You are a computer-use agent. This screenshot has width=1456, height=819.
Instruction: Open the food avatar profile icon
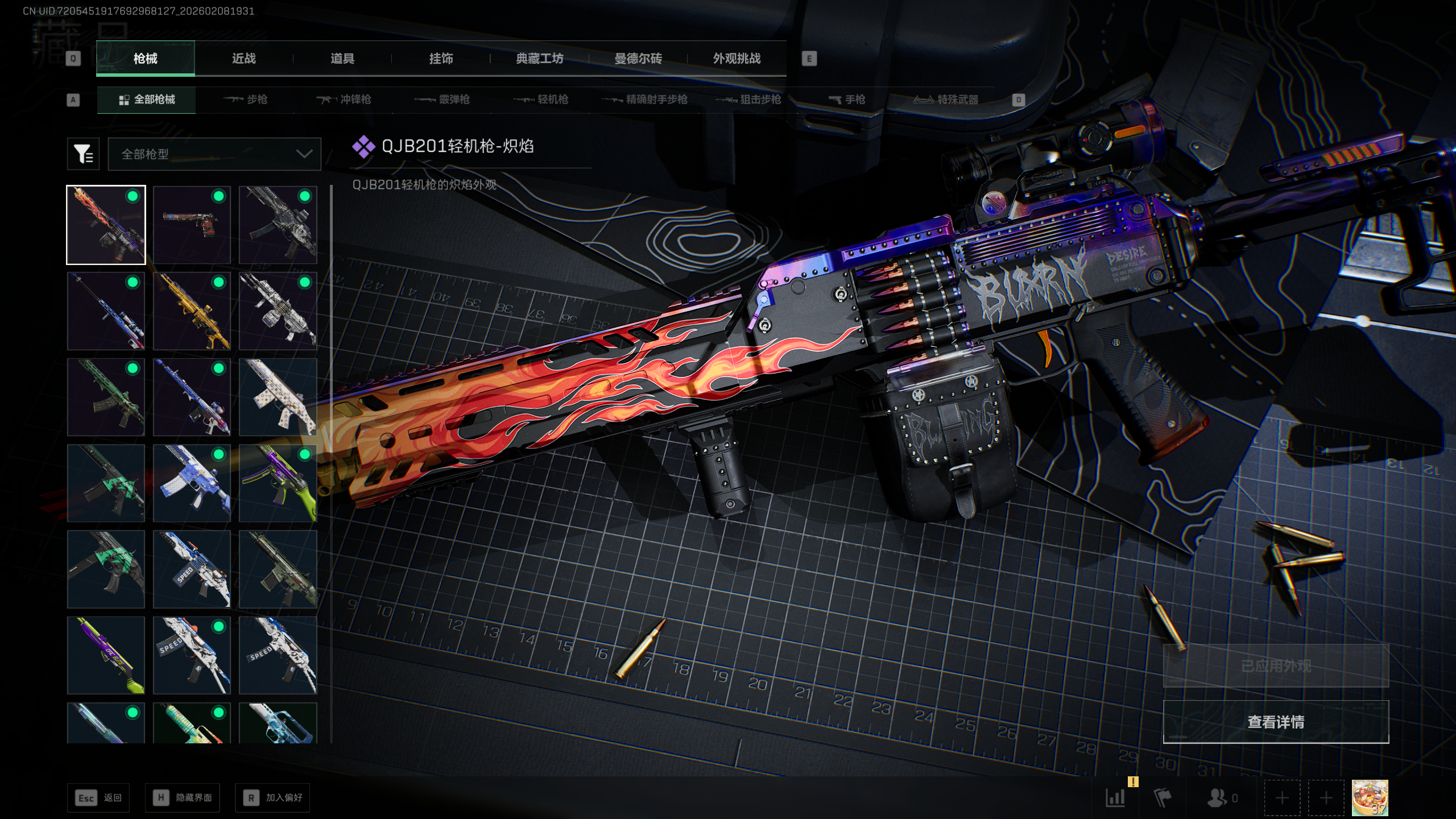tap(1370, 798)
